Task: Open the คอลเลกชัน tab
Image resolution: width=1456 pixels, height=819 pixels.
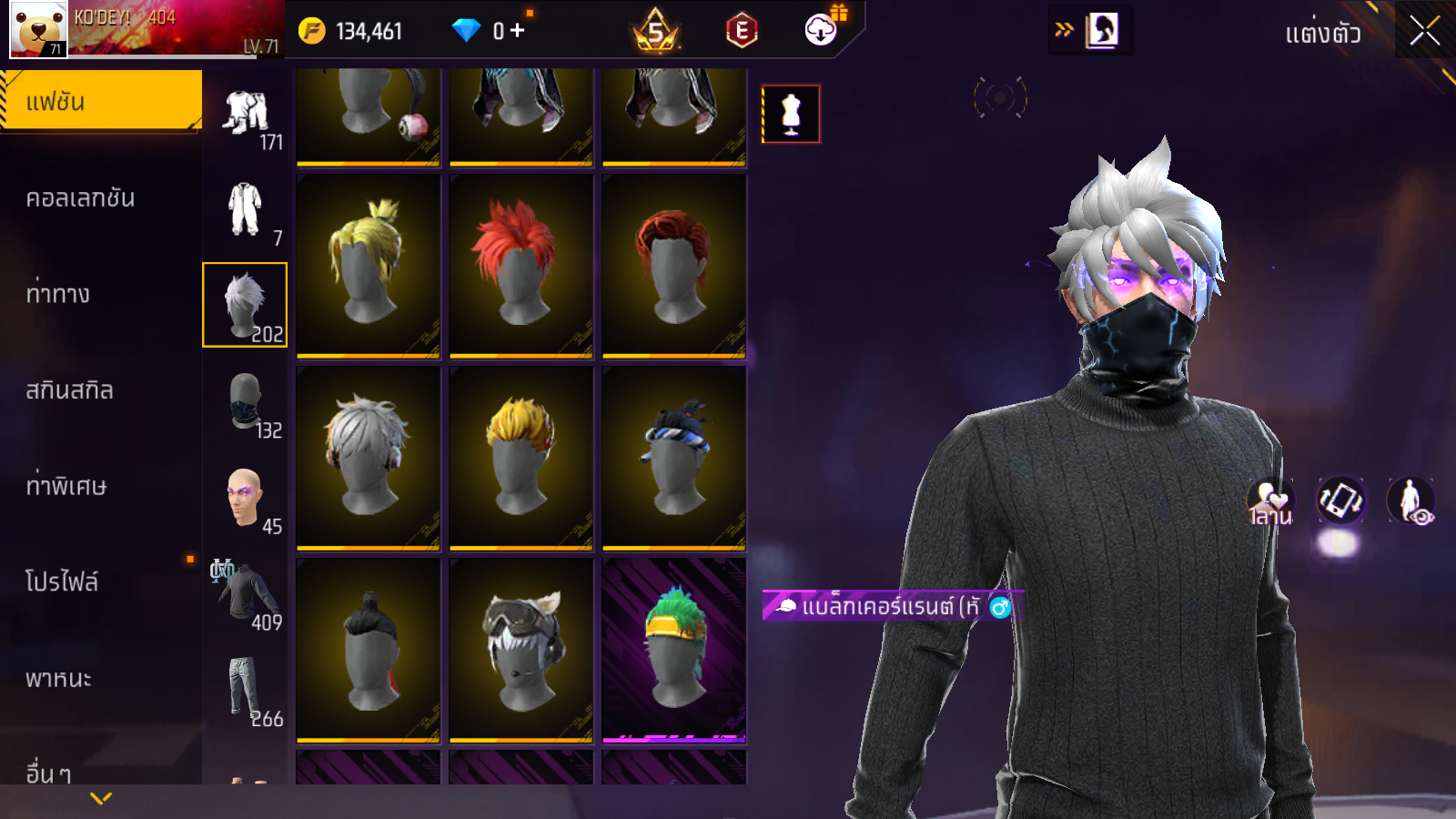Action: pos(82,198)
